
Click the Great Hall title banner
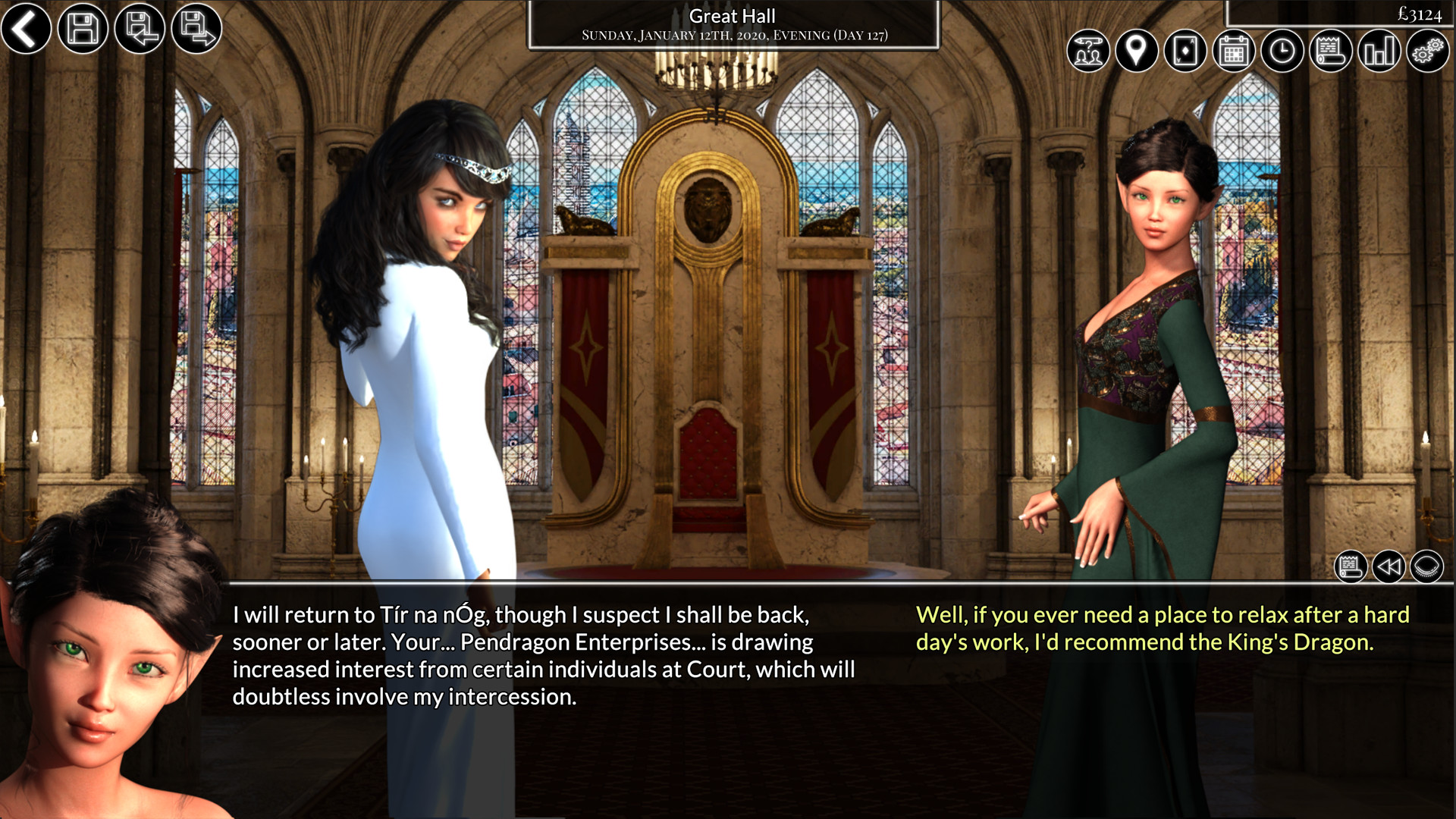730,23
